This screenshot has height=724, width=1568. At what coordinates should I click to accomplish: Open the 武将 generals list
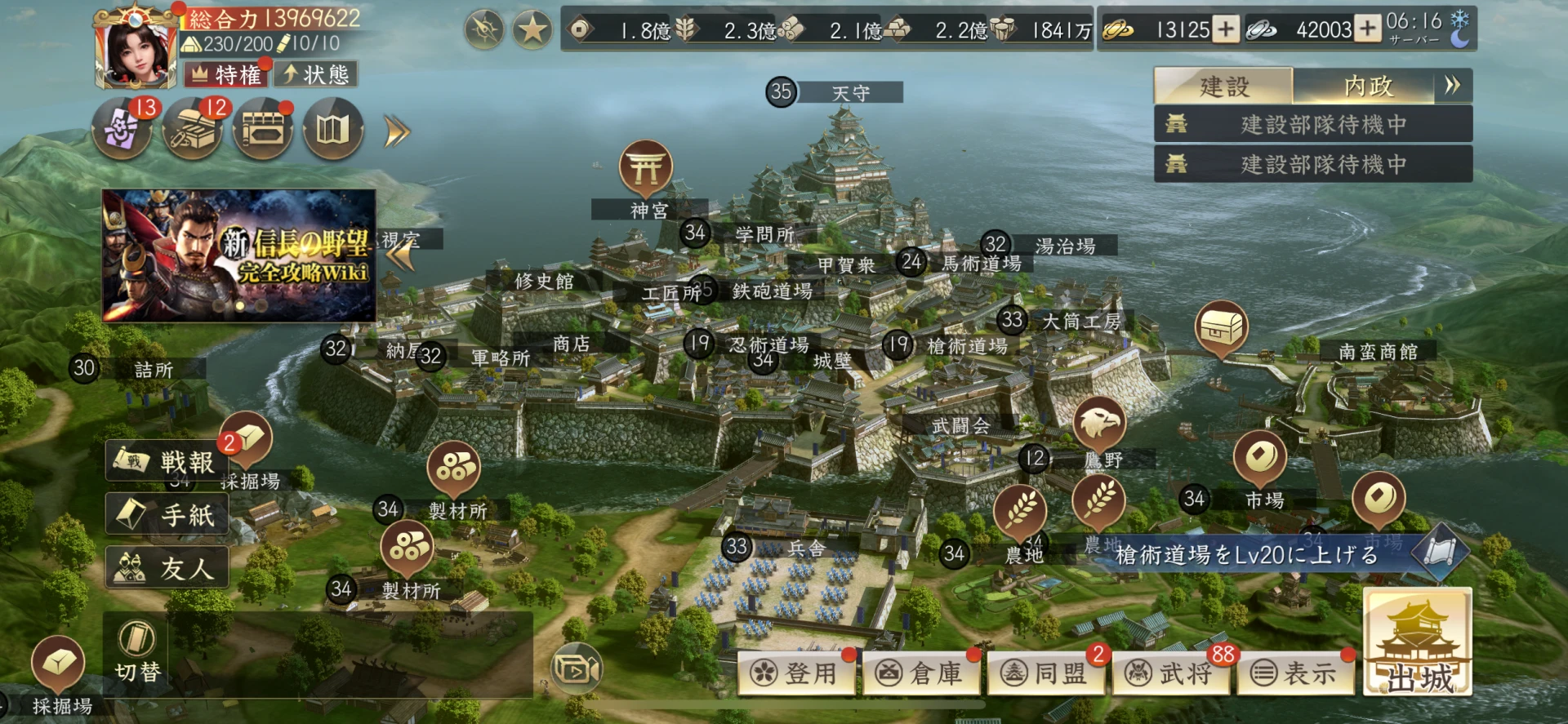tap(1172, 673)
